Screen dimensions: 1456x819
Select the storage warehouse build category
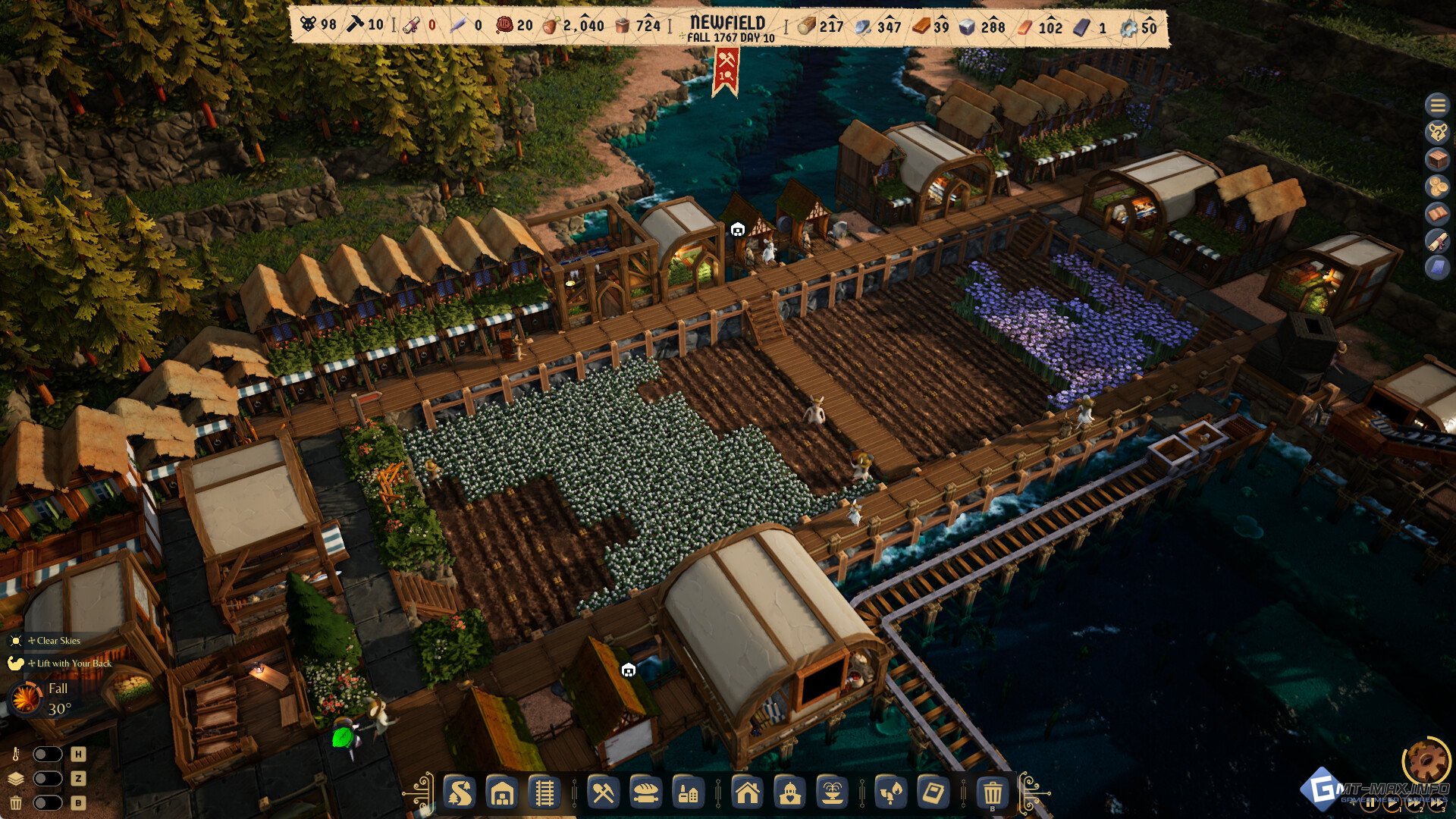coord(502,793)
